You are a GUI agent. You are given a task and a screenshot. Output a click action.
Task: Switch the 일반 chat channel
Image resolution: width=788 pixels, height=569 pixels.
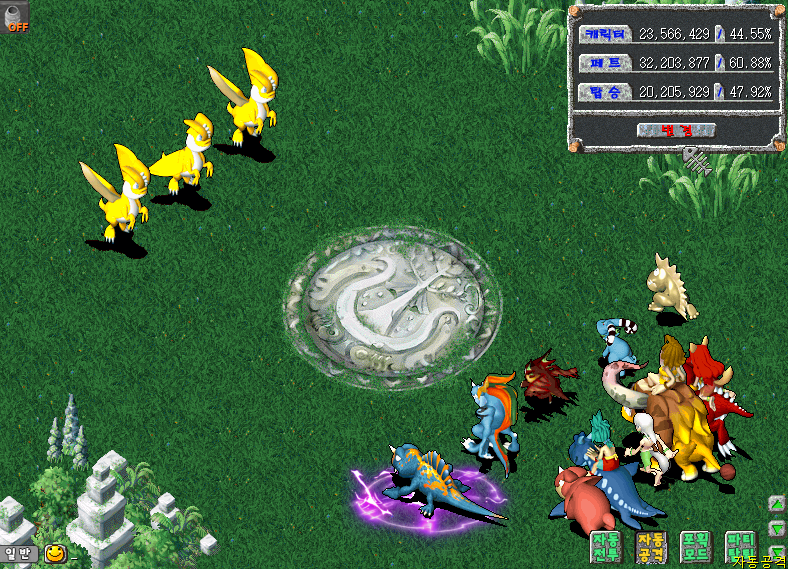point(19,553)
